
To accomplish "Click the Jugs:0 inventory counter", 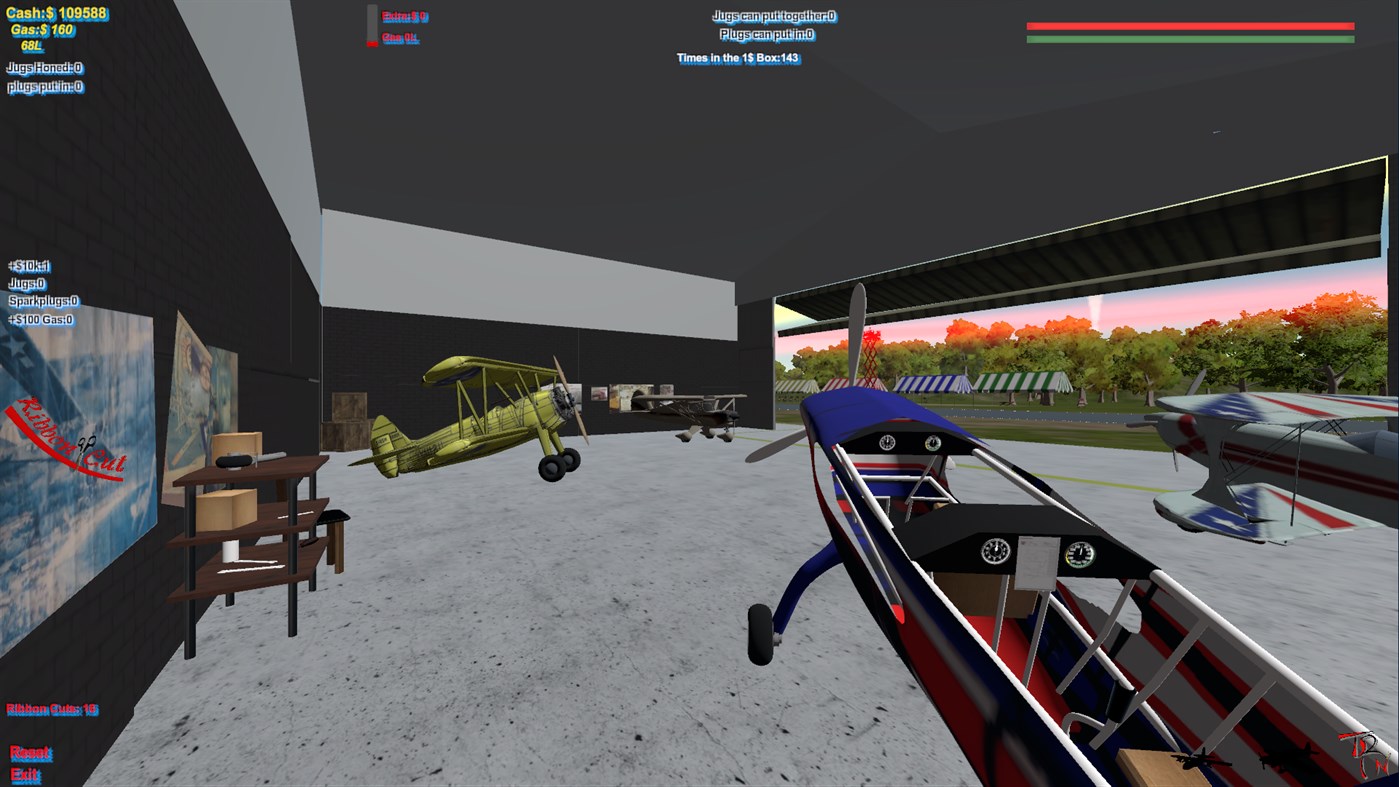I will pyautogui.click(x=27, y=283).
